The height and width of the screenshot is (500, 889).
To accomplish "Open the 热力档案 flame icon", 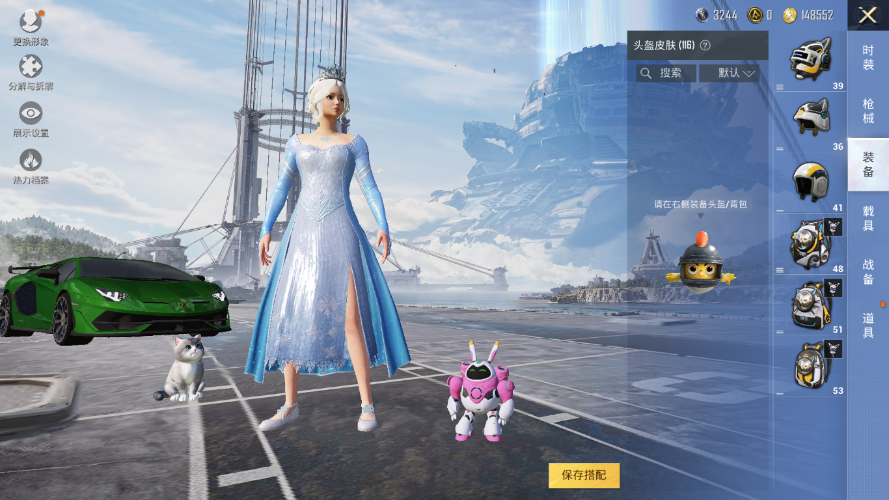I will pyautogui.click(x=30, y=165).
